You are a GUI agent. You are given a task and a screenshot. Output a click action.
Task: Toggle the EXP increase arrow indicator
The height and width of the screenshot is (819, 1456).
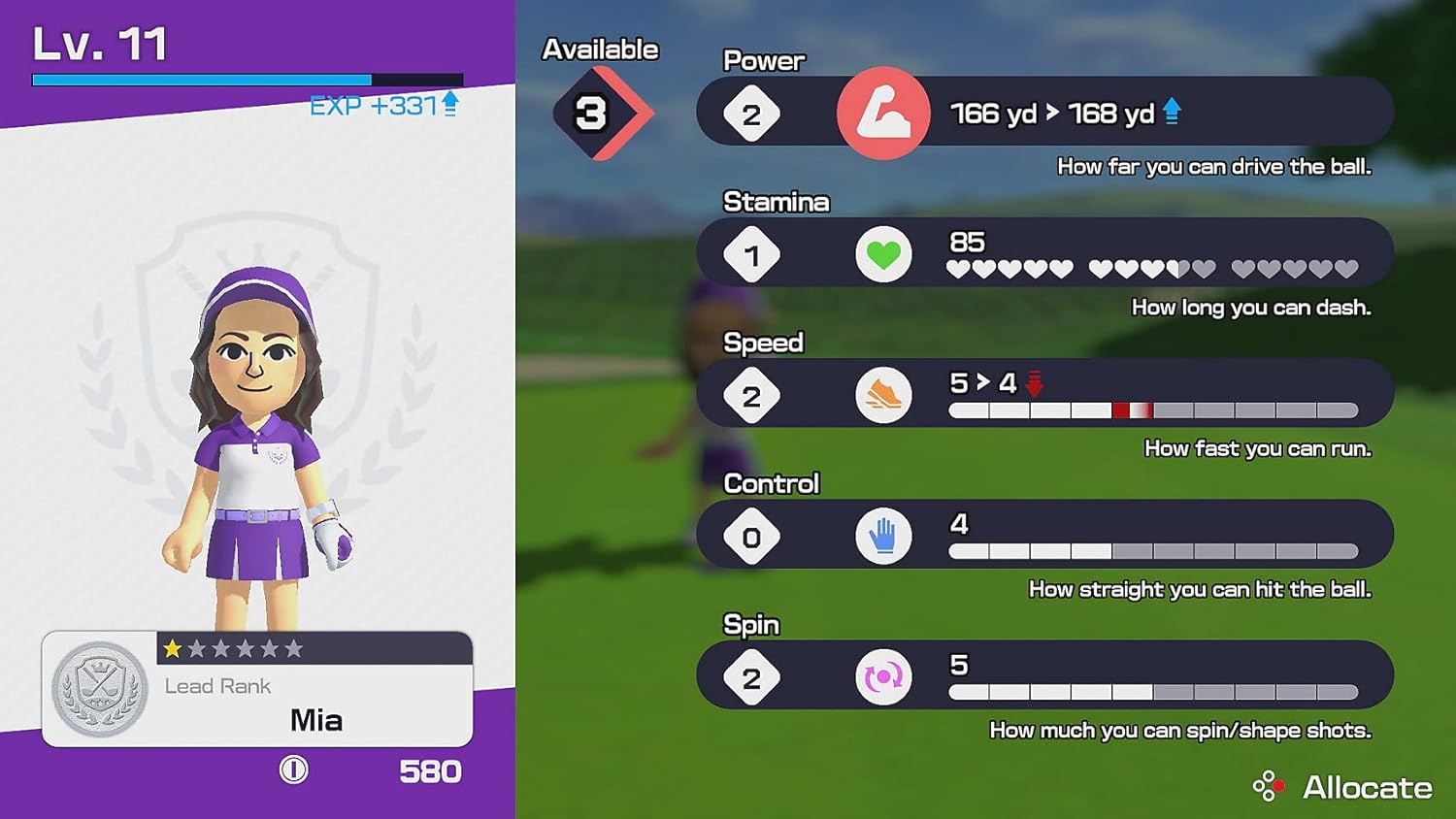point(448,102)
